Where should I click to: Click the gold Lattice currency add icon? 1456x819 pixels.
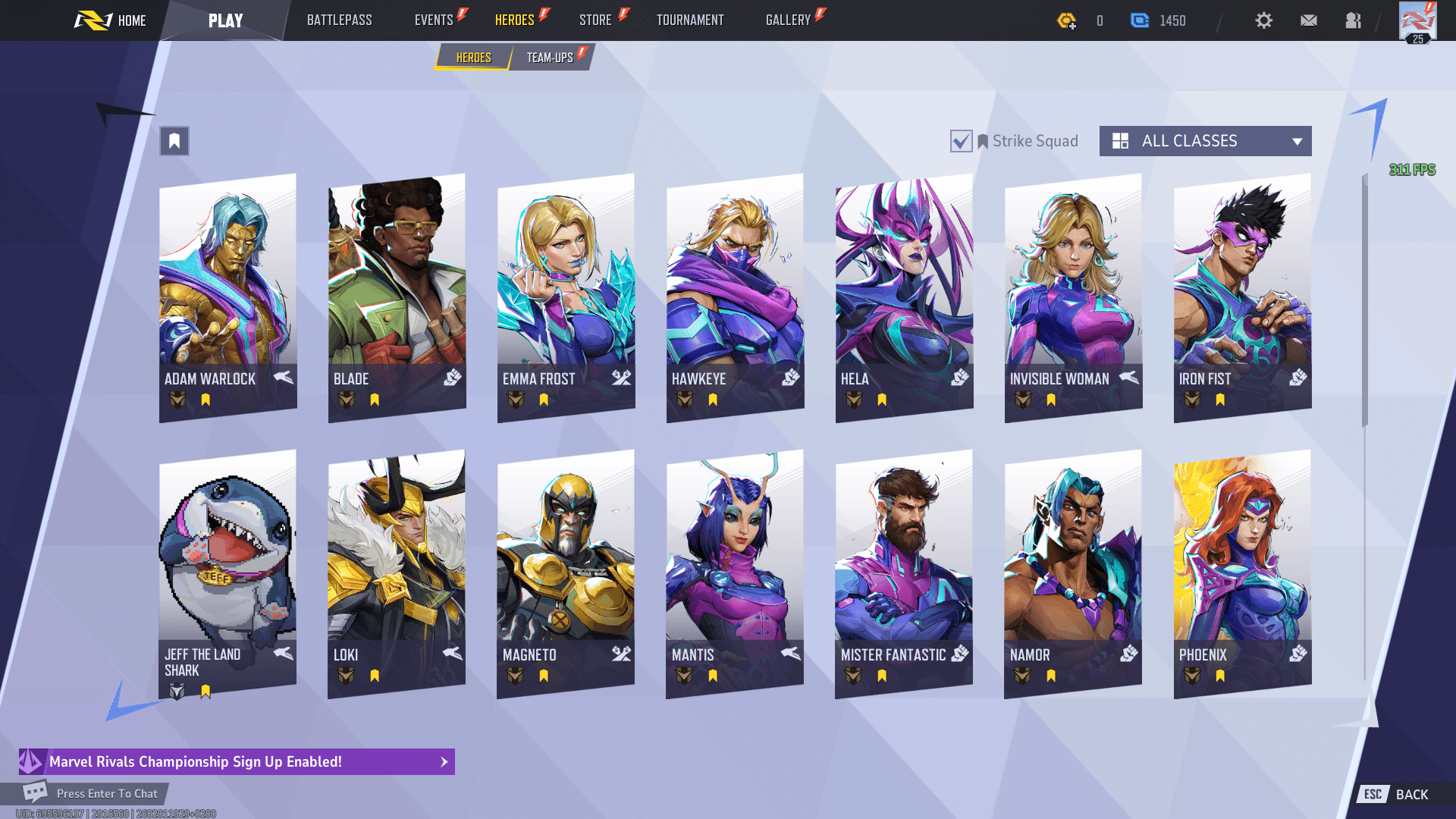tap(1068, 20)
